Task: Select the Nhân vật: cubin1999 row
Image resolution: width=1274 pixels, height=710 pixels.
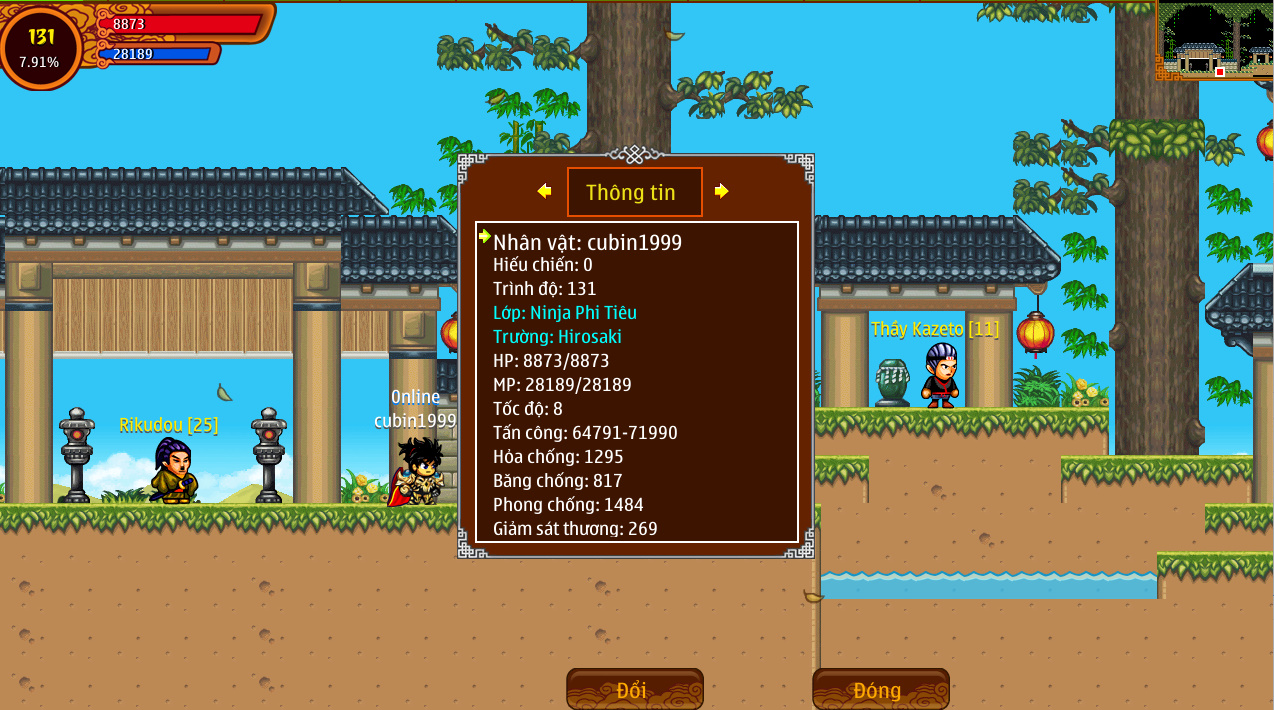Action: pyautogui.click(x=587, y=242)
